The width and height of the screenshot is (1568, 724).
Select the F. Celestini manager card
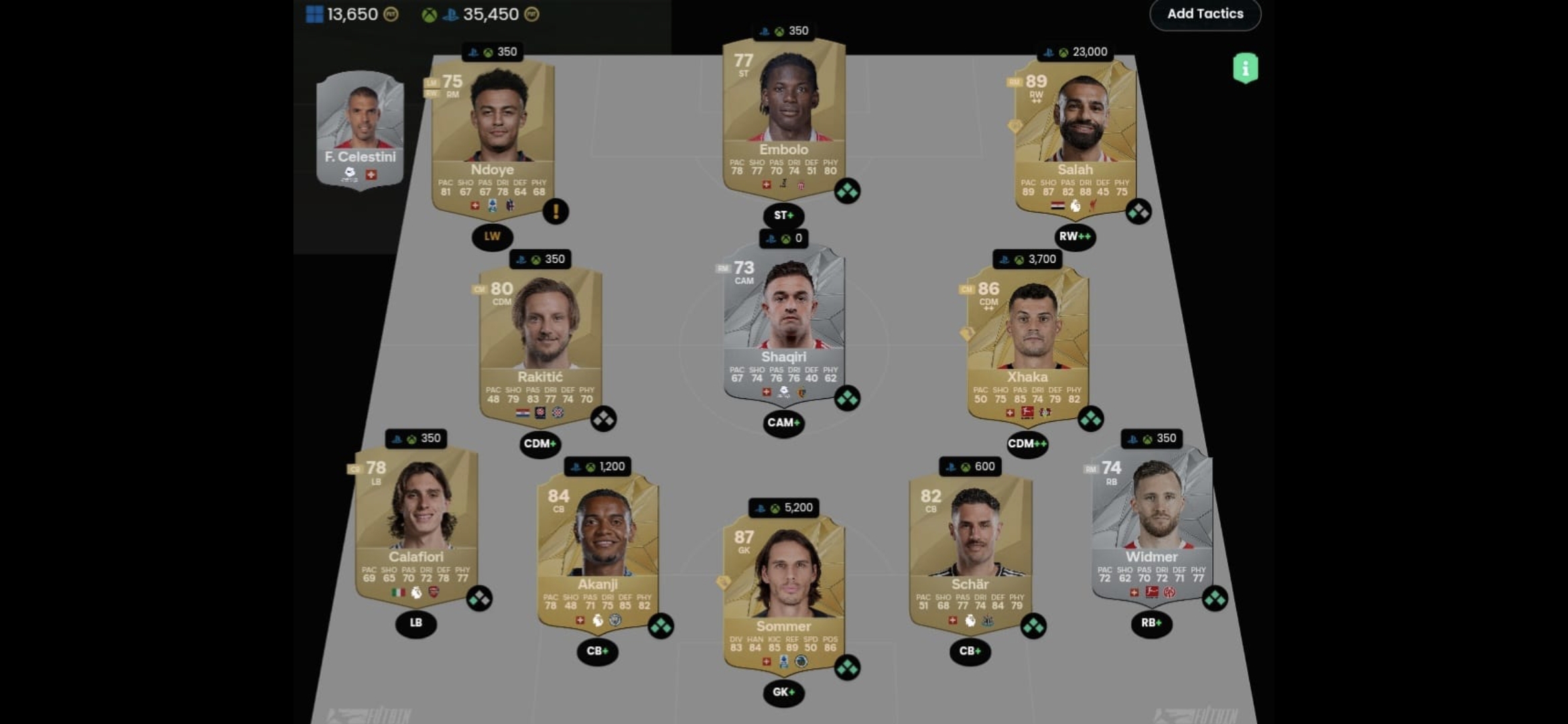pyautogui.click(x=361, y=129)
